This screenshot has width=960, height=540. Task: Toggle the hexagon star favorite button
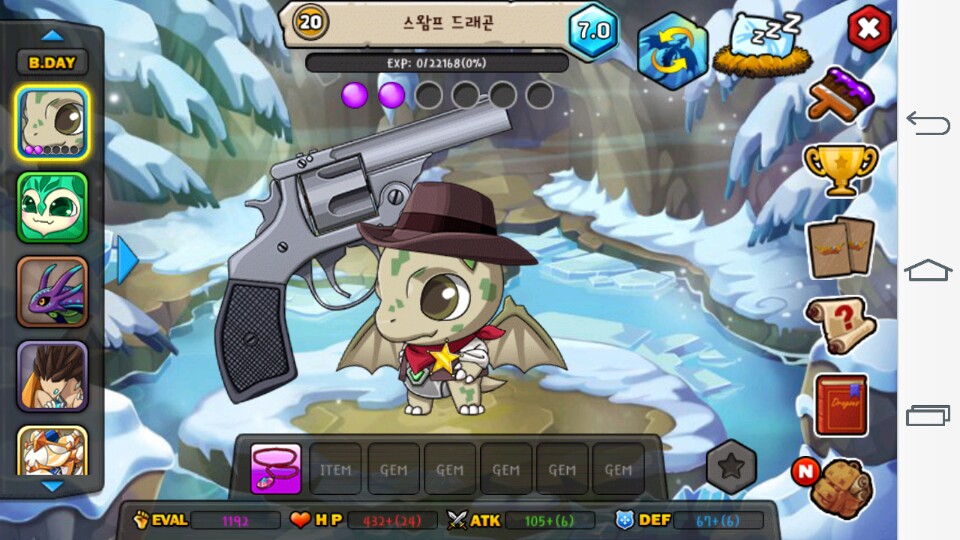click(x=731, y=466)
